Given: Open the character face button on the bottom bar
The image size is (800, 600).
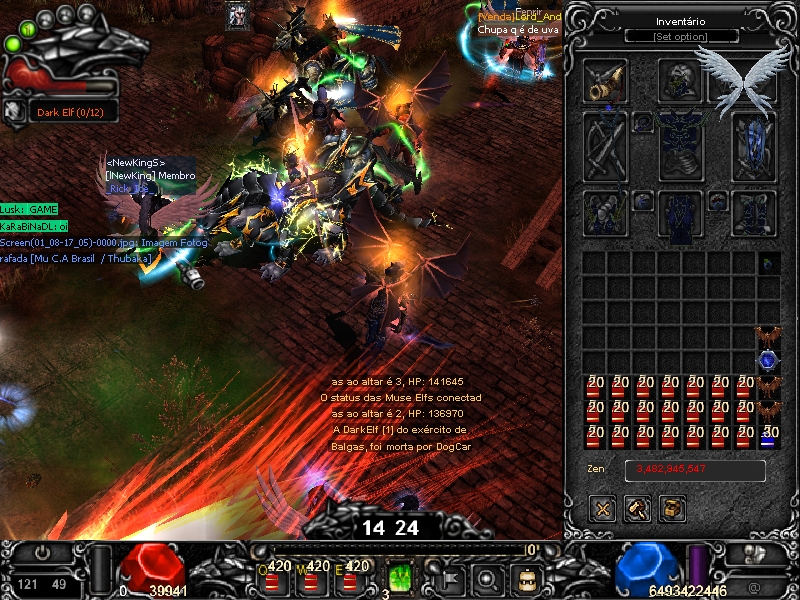Looking at the screenshot, I should coord(524,577).
